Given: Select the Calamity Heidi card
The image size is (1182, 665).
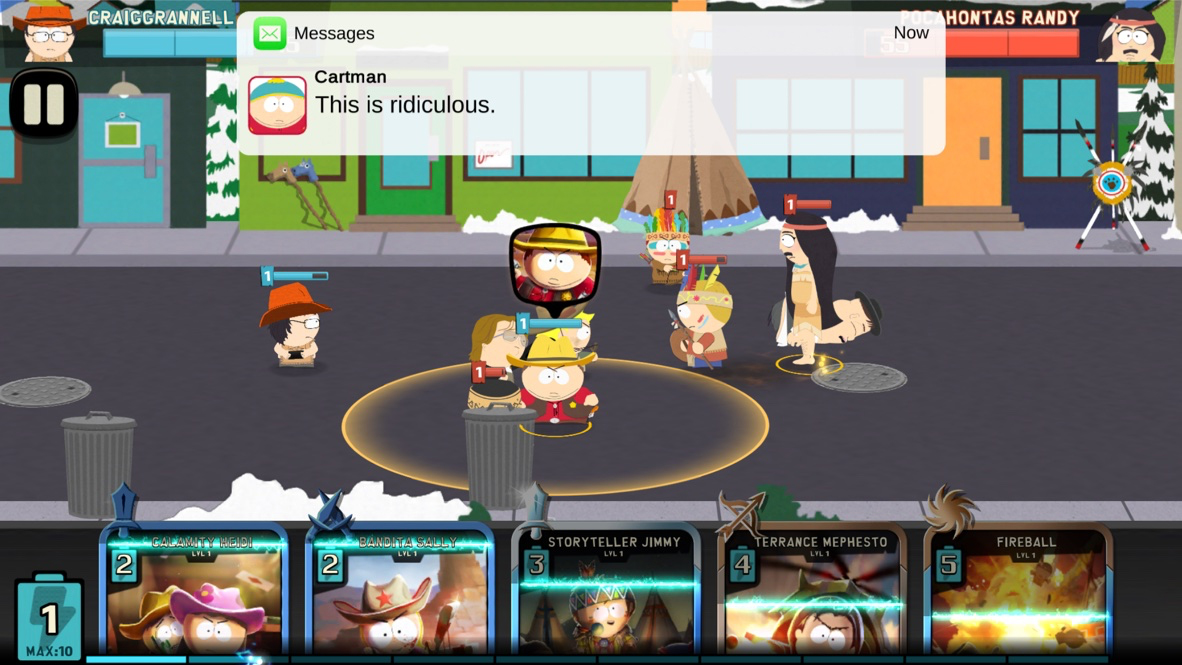Looking at the screenshot, I should [195, 595].
